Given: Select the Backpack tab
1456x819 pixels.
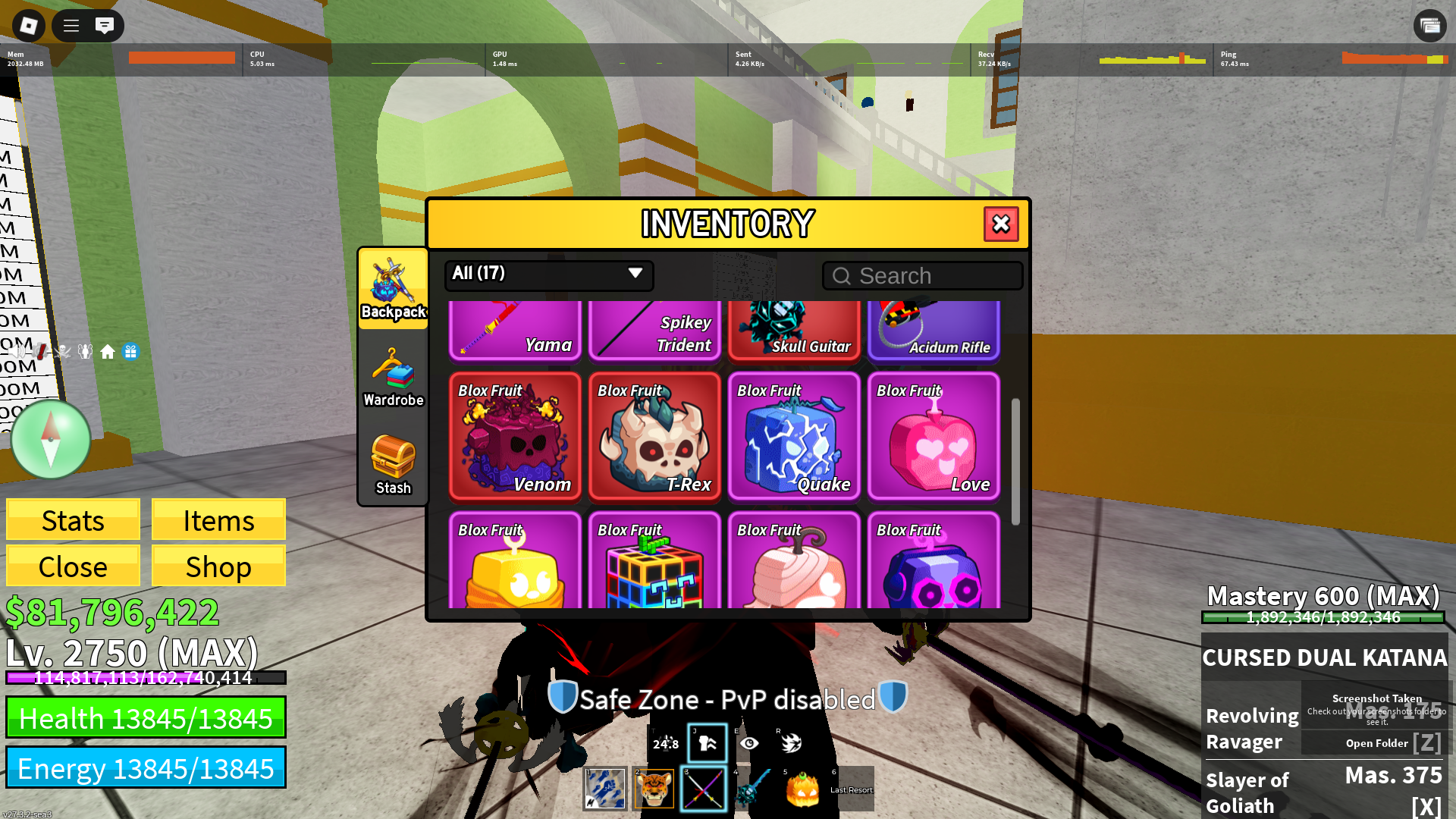Looking at the screenshot, I should click(393, 290).
